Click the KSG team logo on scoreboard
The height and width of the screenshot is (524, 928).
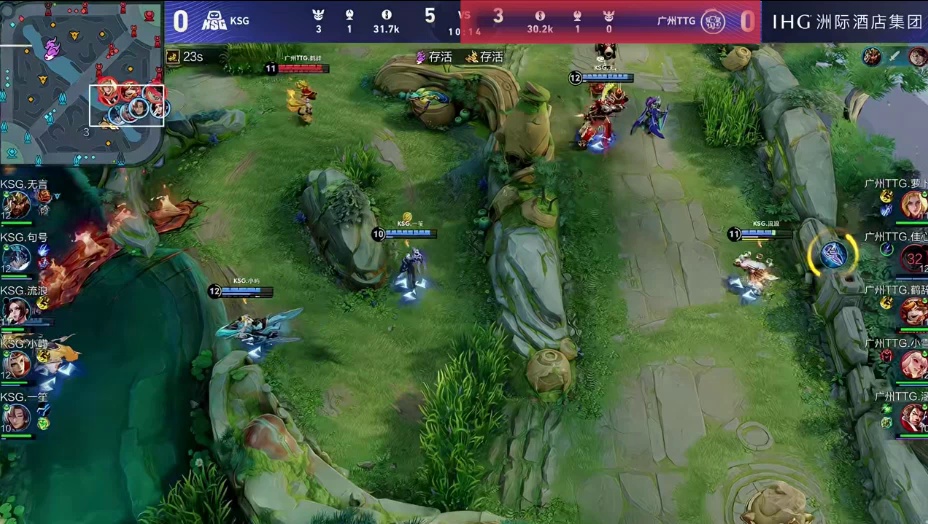214,20
